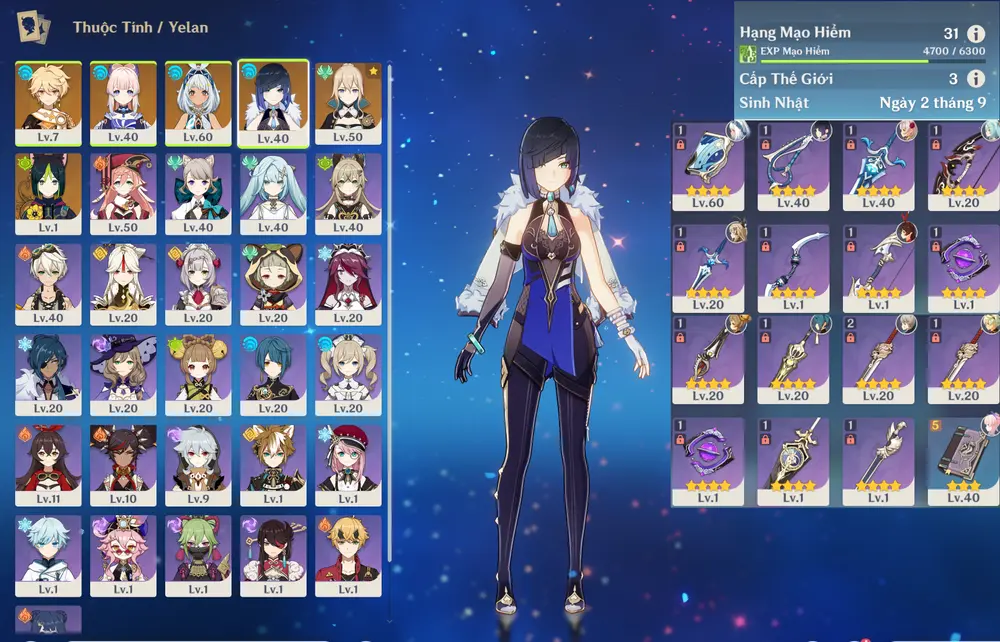
Task: Open the World Level info icon
Action: (x=977, y=79)
